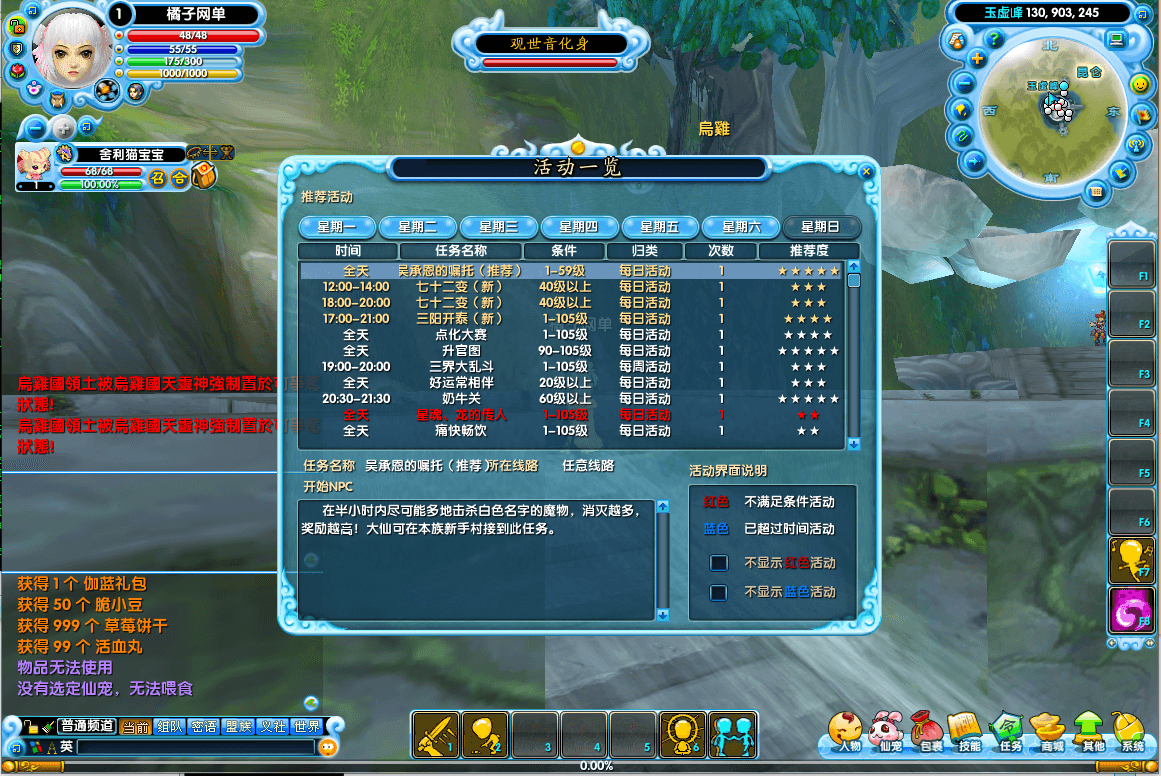Open the 仙宠 pet menu

(887, 733)
